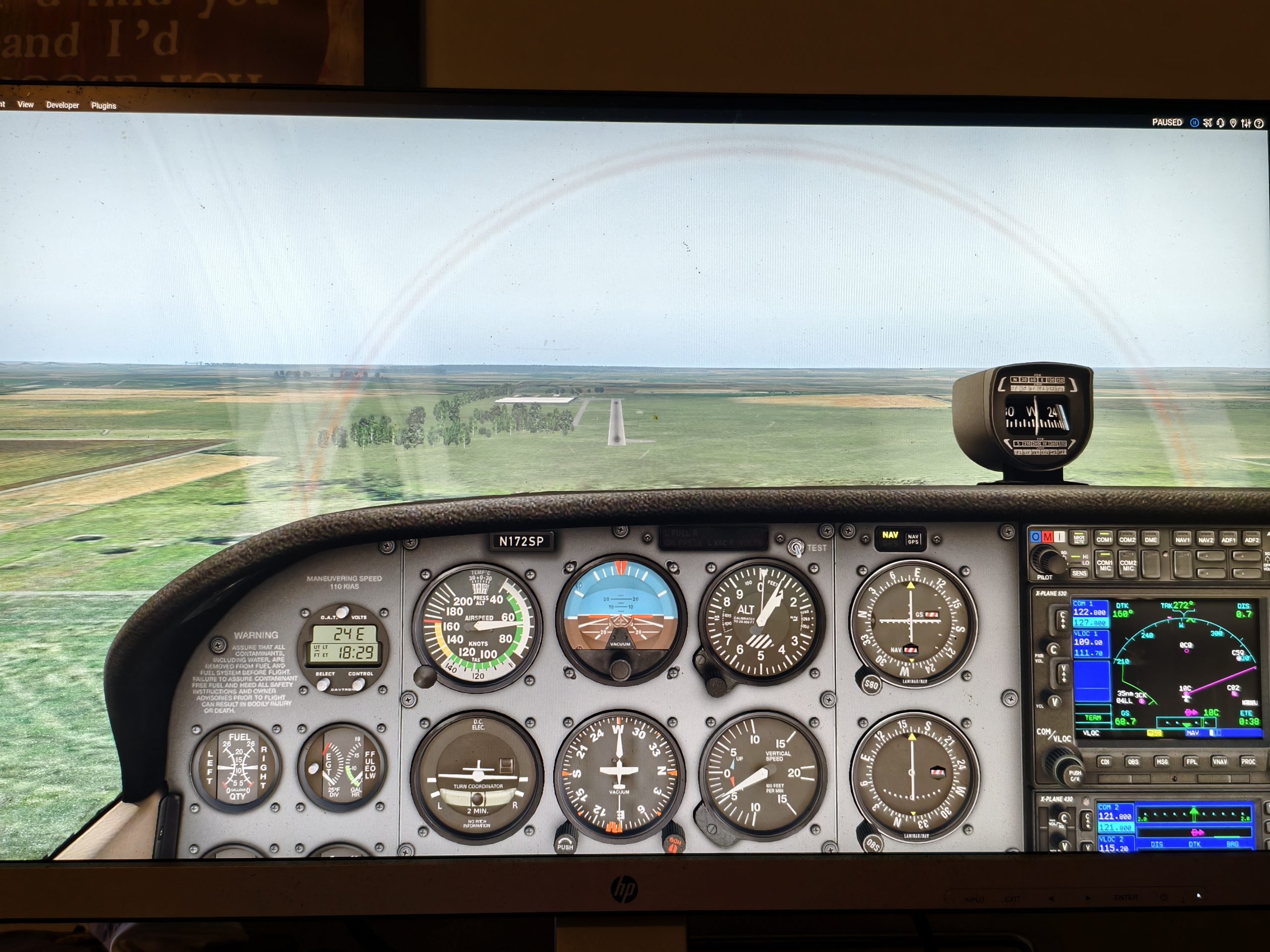Open the airplane flight configuration icon
The height and width of the screenshot is (952, 1270).
(x=1207, y=123)
